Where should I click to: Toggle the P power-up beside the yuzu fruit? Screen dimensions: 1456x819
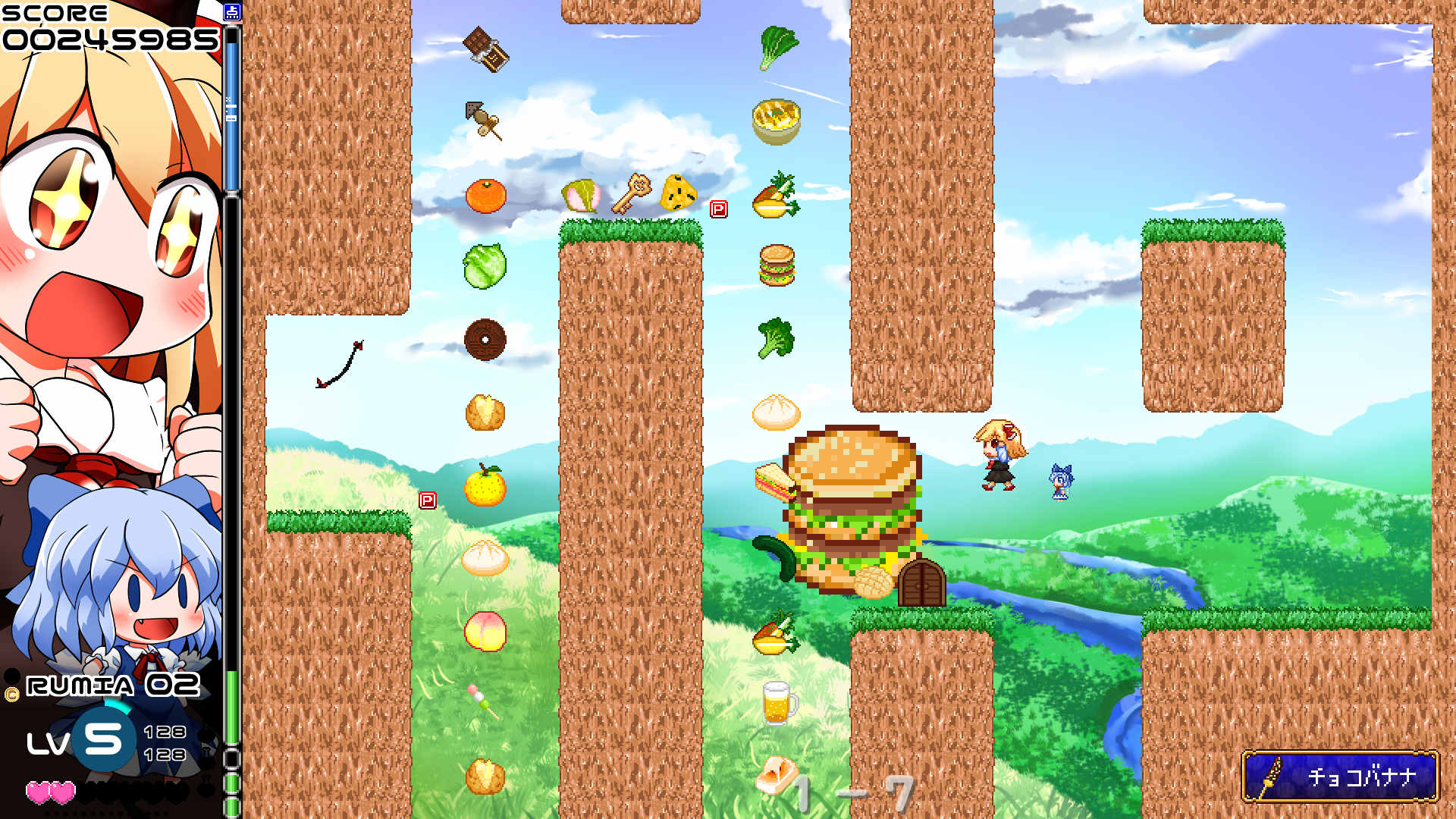pos(429,498)
